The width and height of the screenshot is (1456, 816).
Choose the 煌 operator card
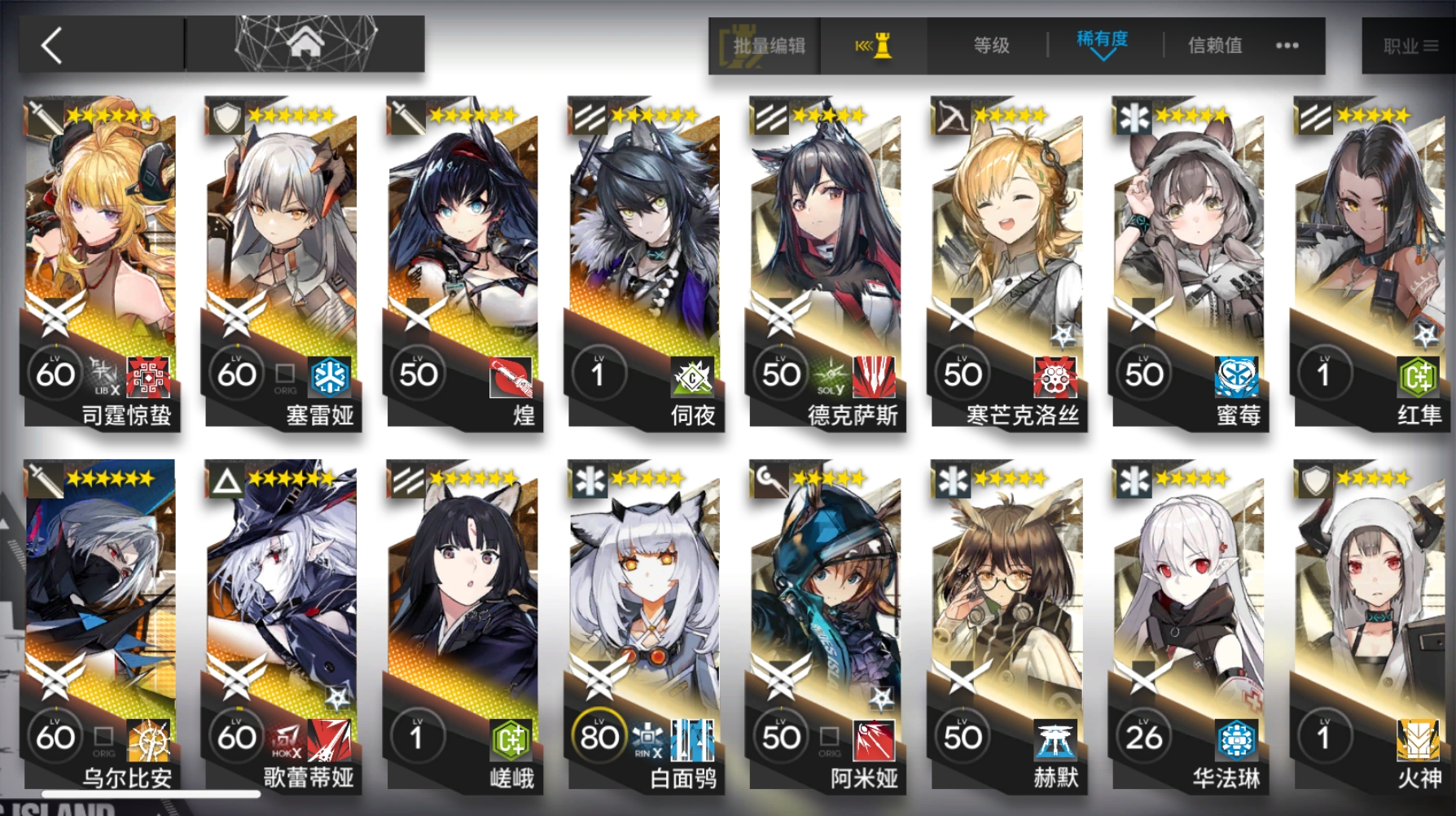pyautogui.click(x=463, y=261)
